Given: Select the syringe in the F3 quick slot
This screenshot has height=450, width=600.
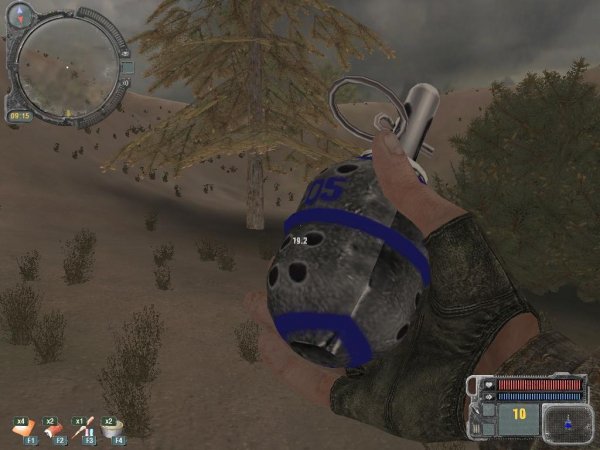Looking at the screenshot, I should [85, 428].
